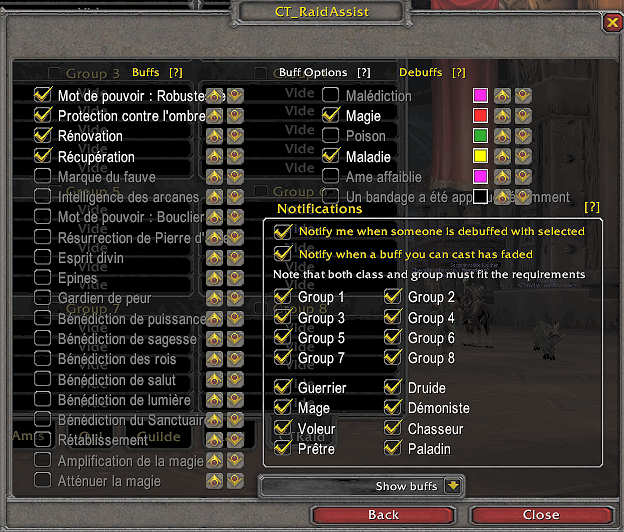
Task: Enable the Marque du fauve buff
Action: click(x=43, y=177)
